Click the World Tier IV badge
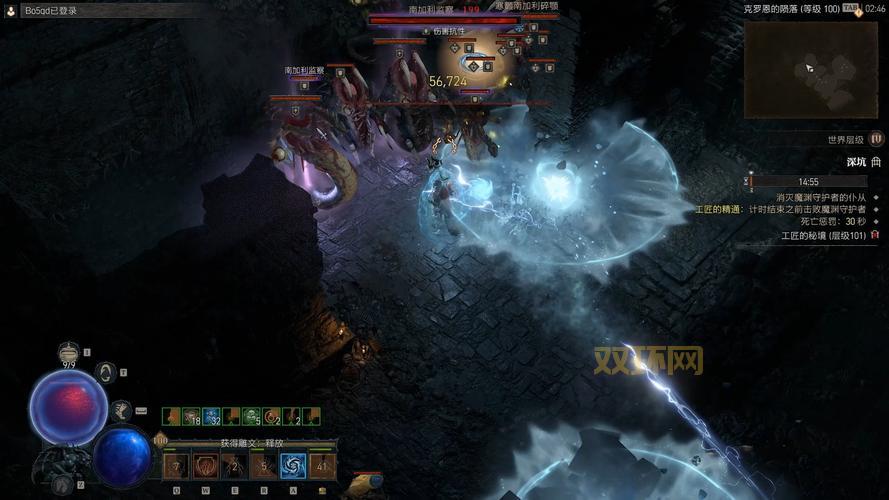This screenshot has height=500, width=889. point(876,140)
